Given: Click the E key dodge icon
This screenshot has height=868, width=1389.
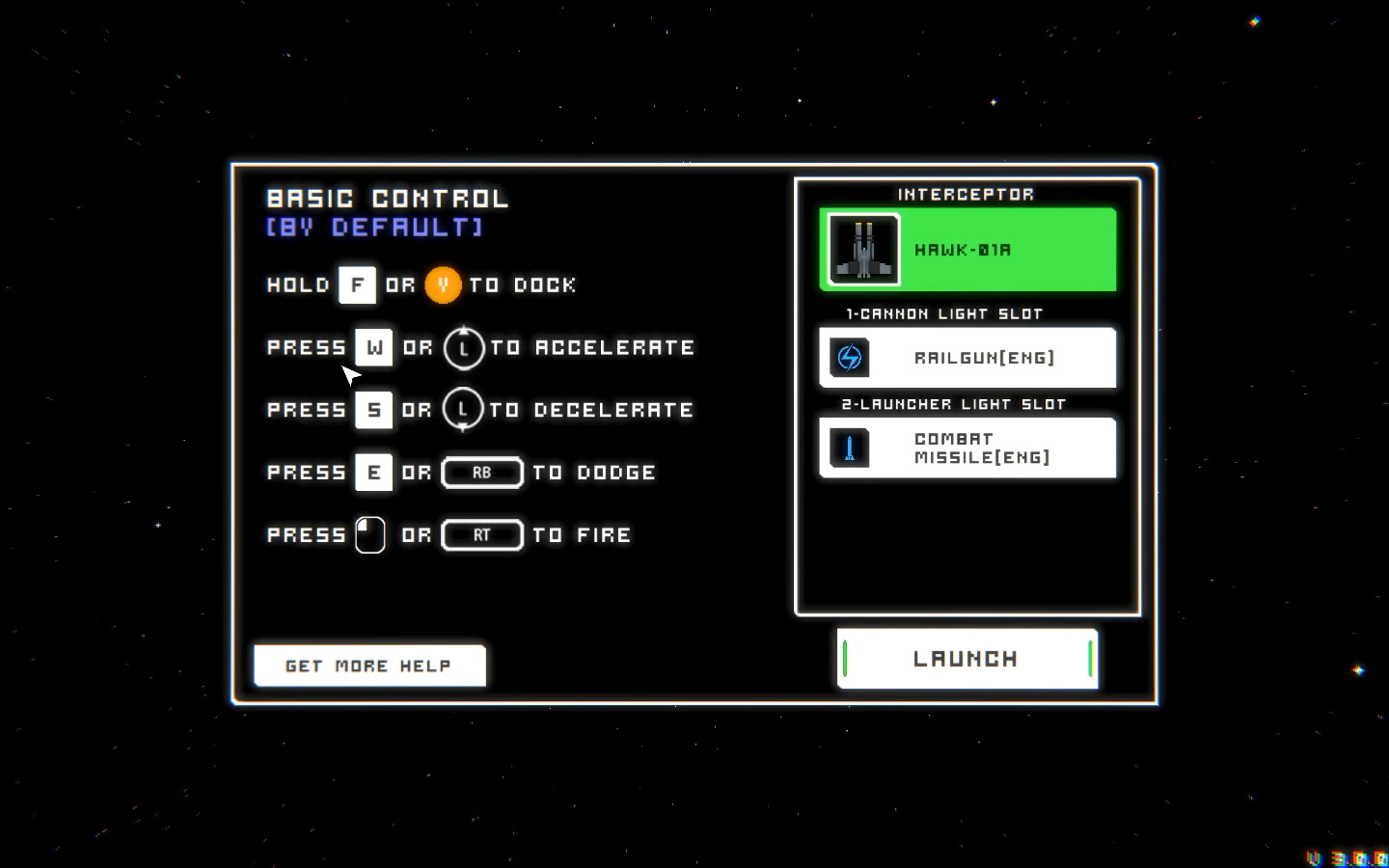Looking at the screenshot, I should 373,472.
